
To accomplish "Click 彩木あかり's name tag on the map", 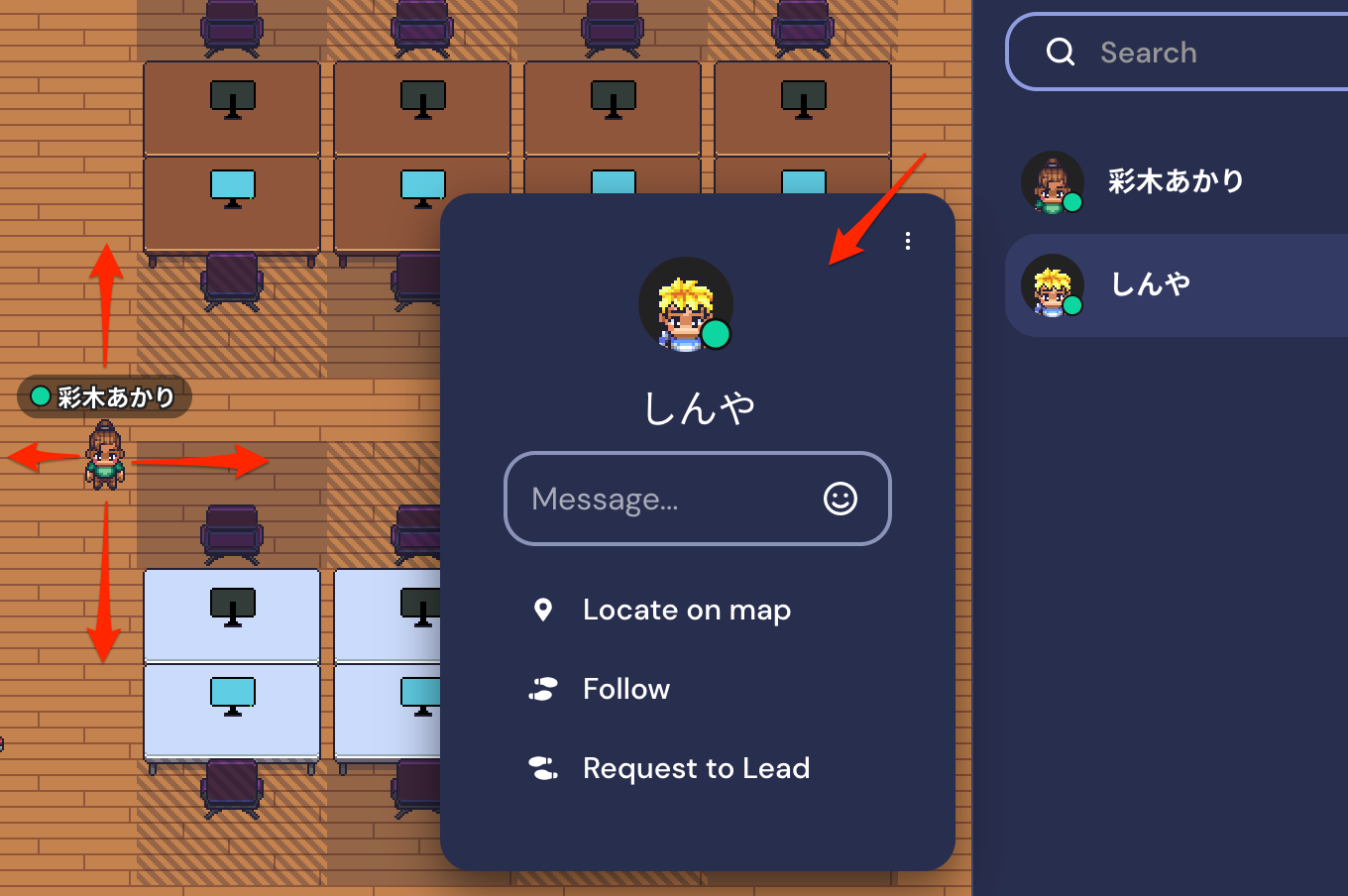I will pos(105,396).
